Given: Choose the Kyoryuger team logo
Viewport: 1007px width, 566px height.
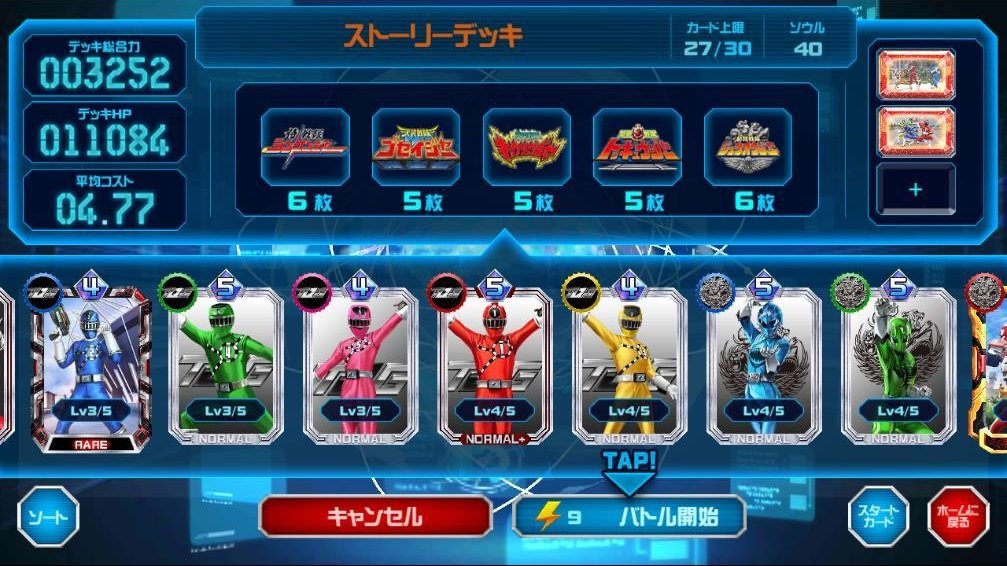Looking at the screenshot, I should click(x=526, y=147).
